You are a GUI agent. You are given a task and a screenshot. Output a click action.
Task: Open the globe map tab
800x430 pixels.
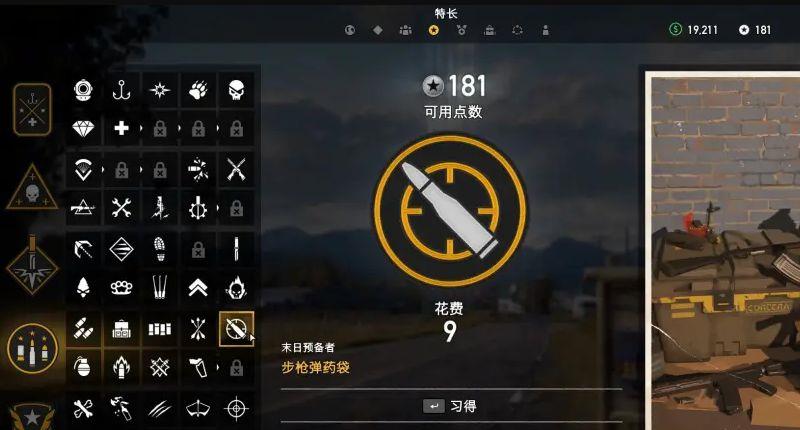[350, 30]
